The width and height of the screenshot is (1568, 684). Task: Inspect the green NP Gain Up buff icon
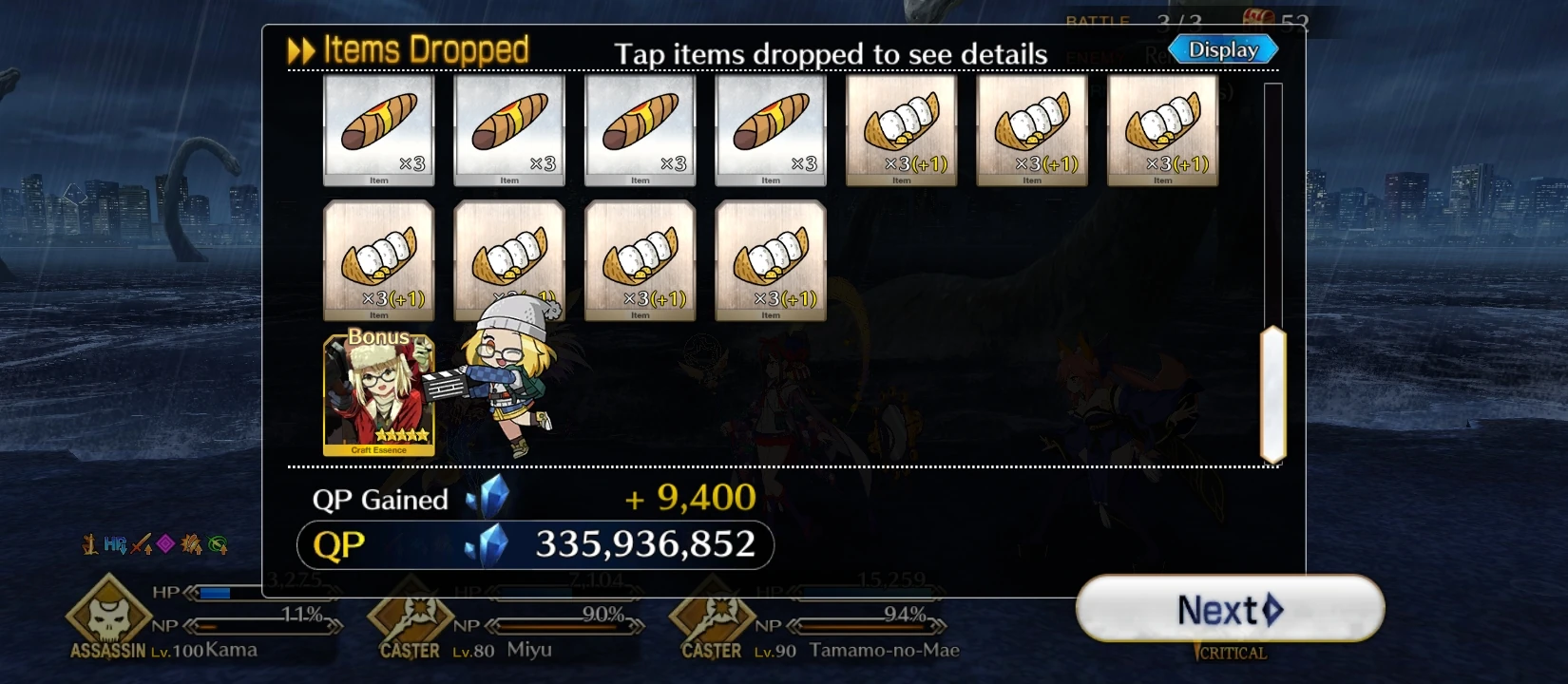[218, 542]
